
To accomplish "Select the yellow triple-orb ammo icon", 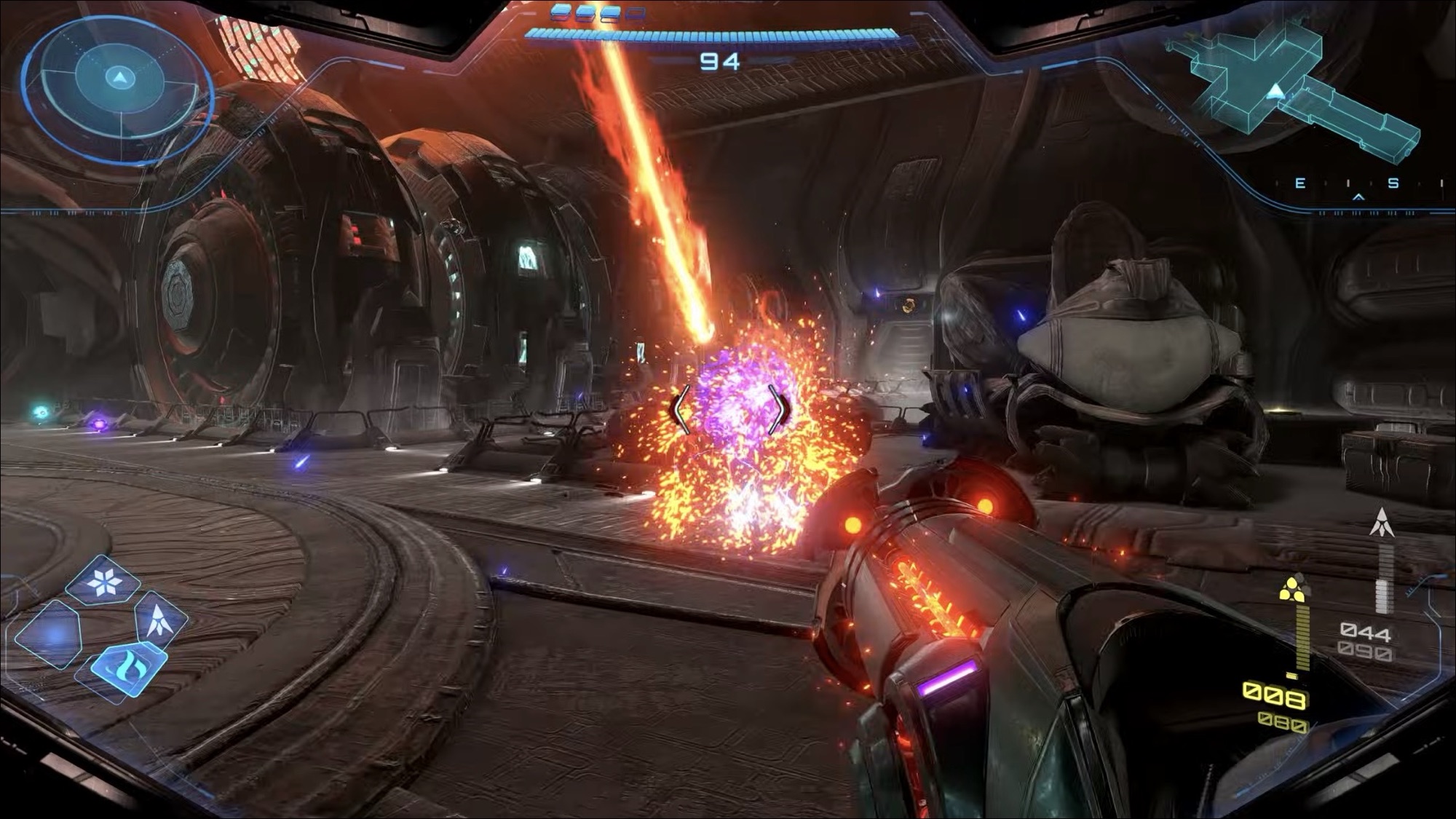I will tap(1292, 588).
